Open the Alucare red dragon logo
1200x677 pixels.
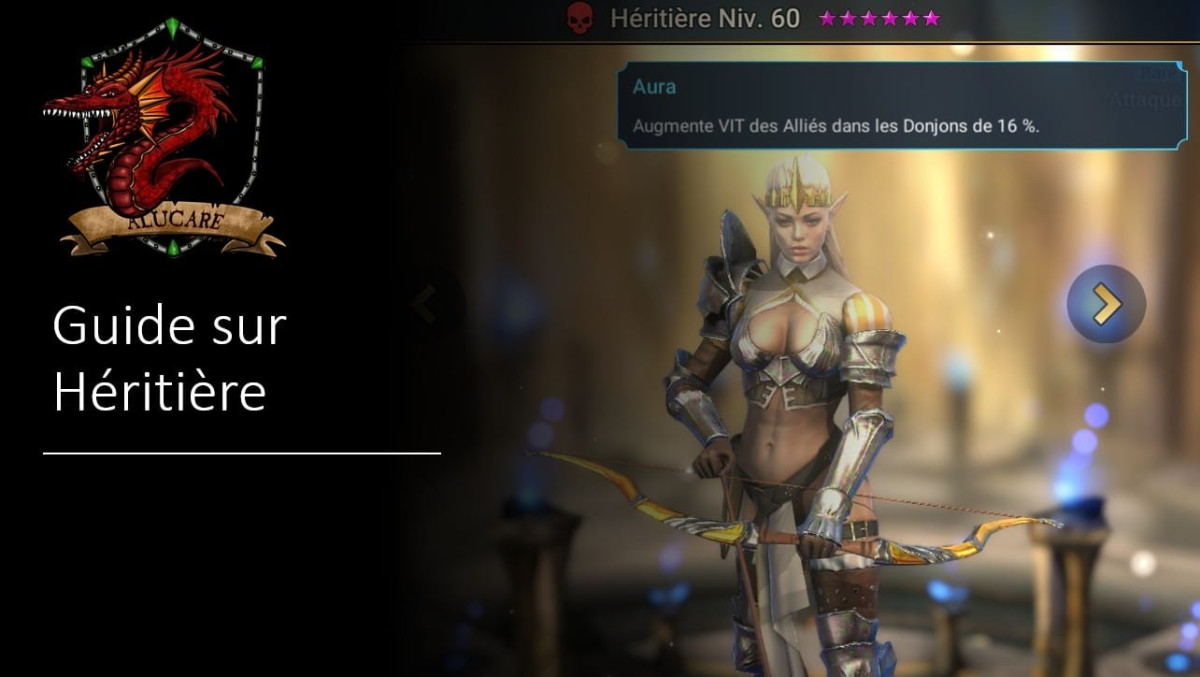164,138
